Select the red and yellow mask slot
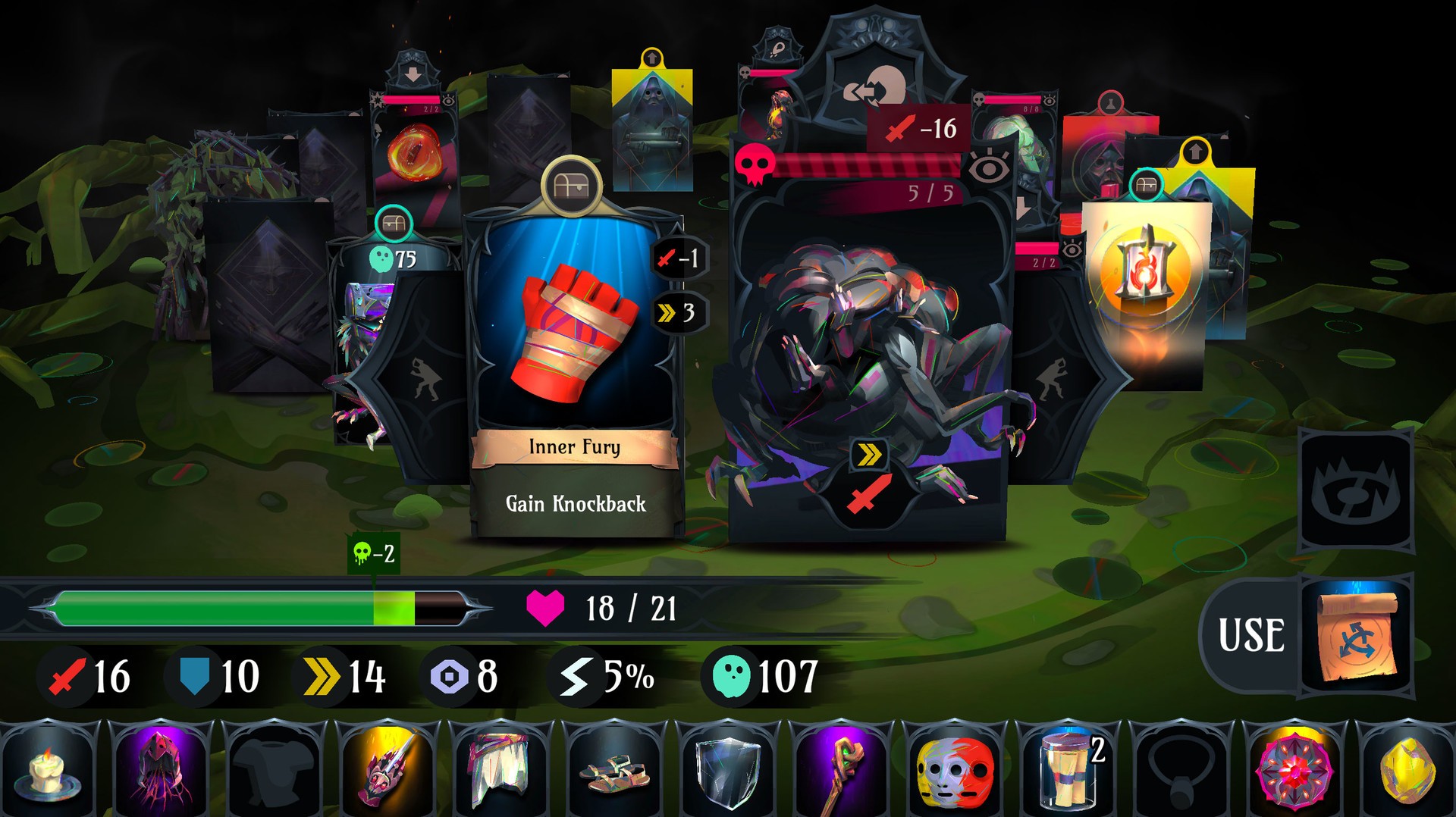This screenshot has height=817, width=1456. tap(954, 769)
